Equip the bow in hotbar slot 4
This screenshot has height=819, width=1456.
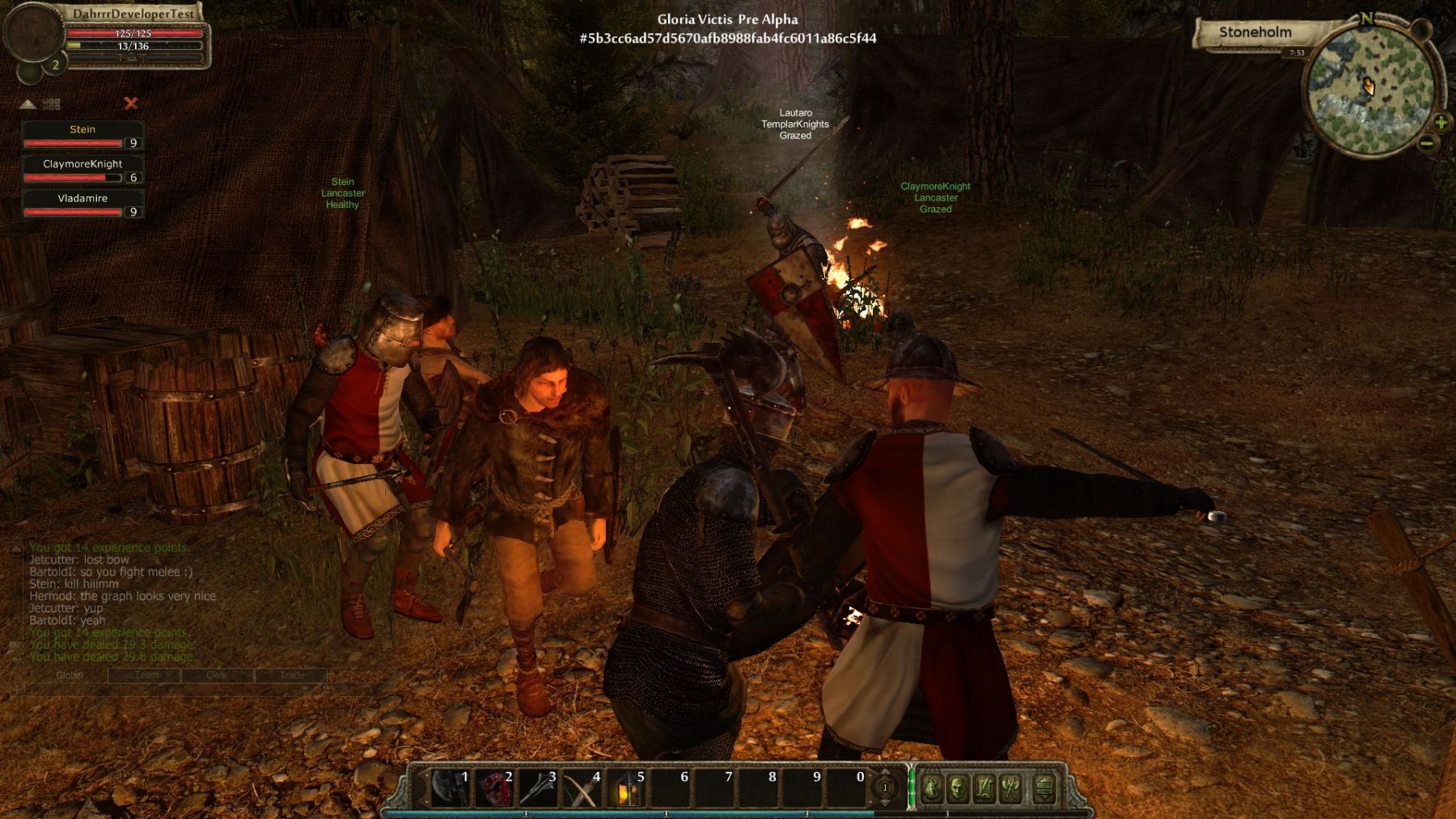pyautogui.click(x=582, y=788)
